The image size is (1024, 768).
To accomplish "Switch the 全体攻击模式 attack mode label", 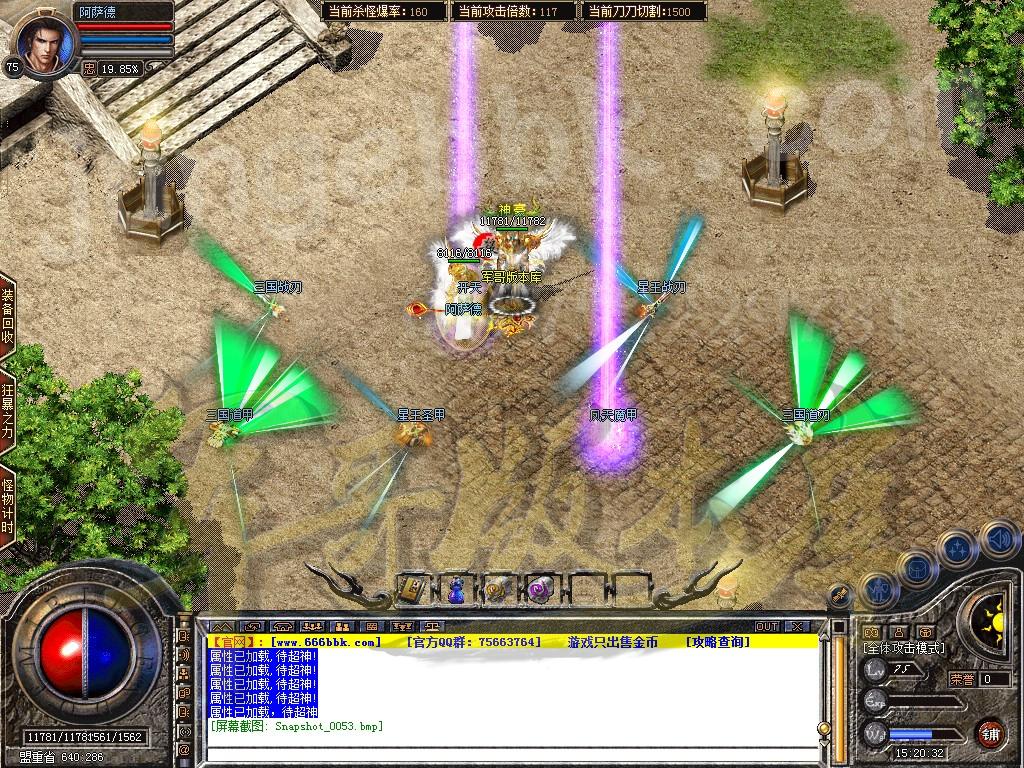I will point(903,649).
